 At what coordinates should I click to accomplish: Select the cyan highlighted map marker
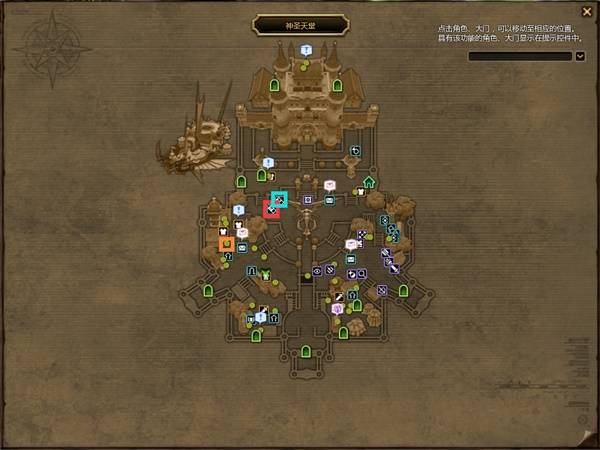click(x=279, y=200)
